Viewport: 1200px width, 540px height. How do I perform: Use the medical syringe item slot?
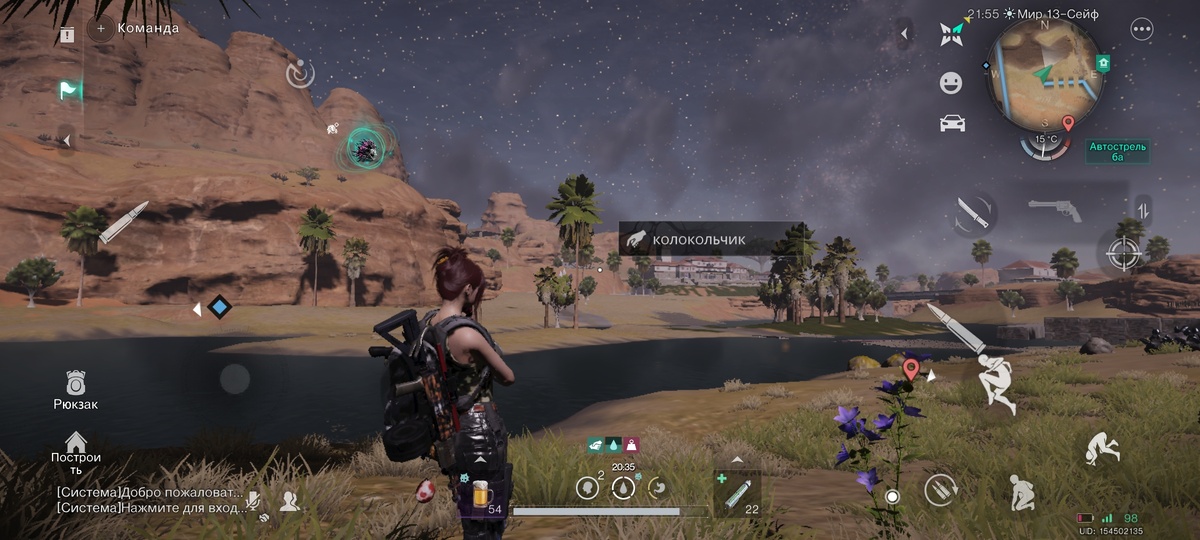738,492
